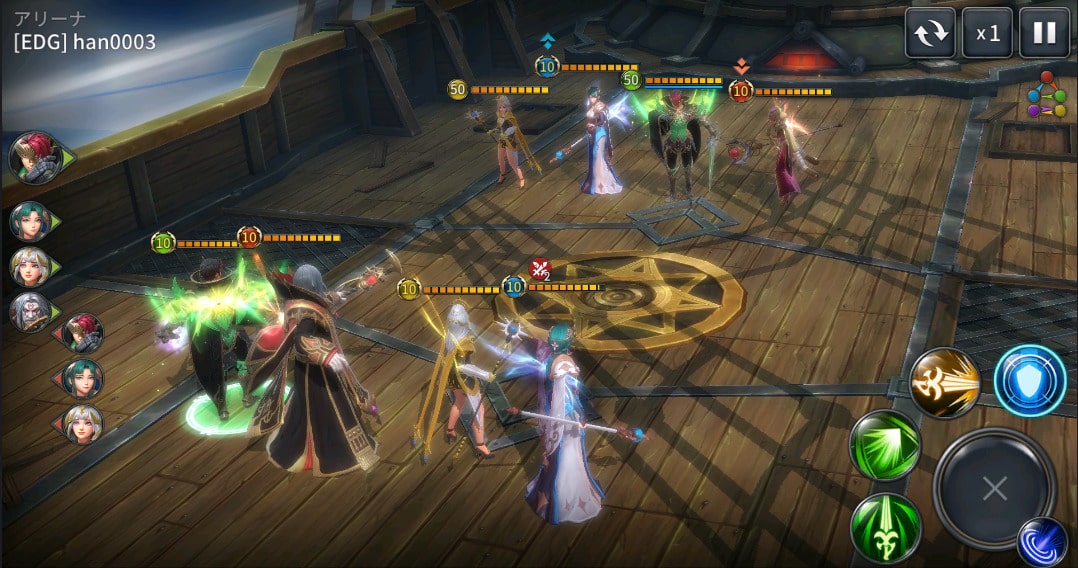
Task: Cast the green light slash skill
Action: pos(885,446)
